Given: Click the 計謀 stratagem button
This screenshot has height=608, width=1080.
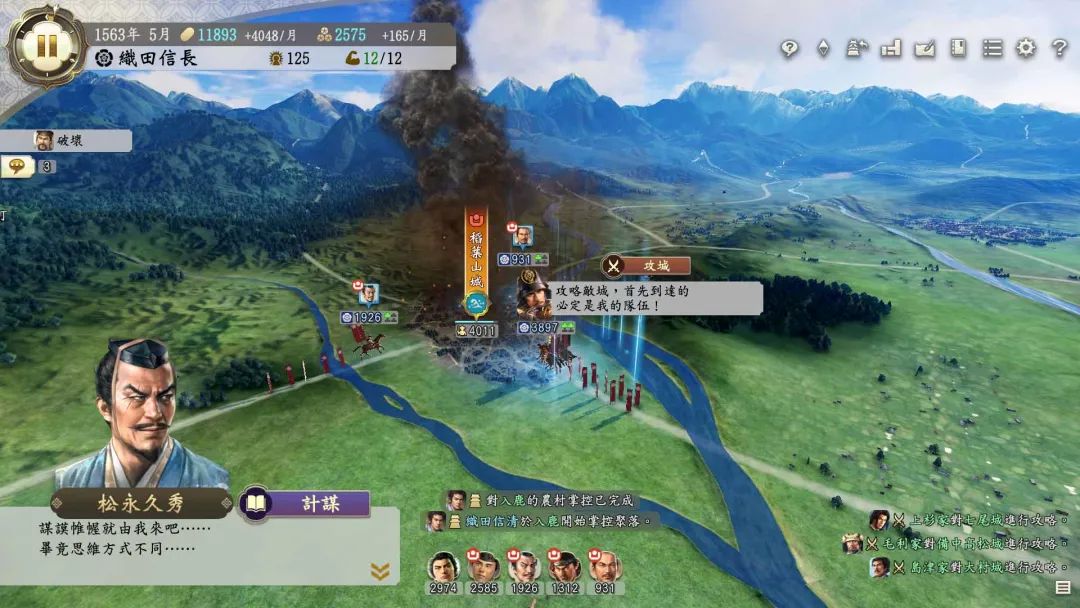Looking at the screenshot, I should (x=306, y=504).
